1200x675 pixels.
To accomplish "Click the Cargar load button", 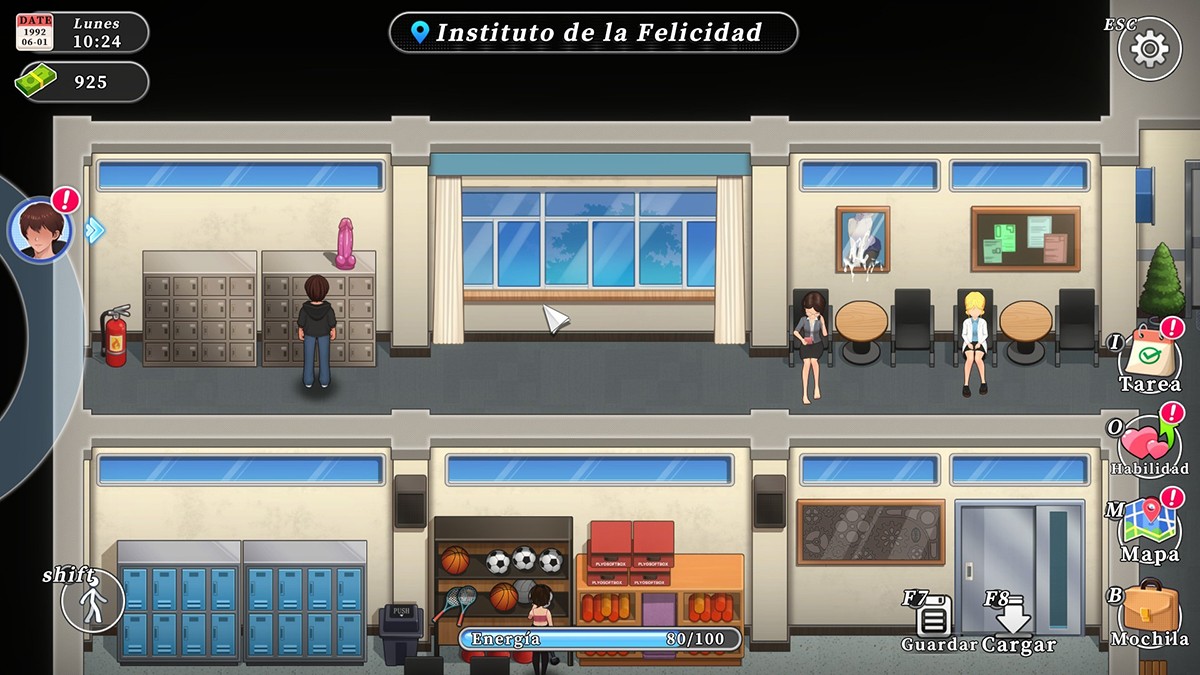I will click(x=1014, y=618).
